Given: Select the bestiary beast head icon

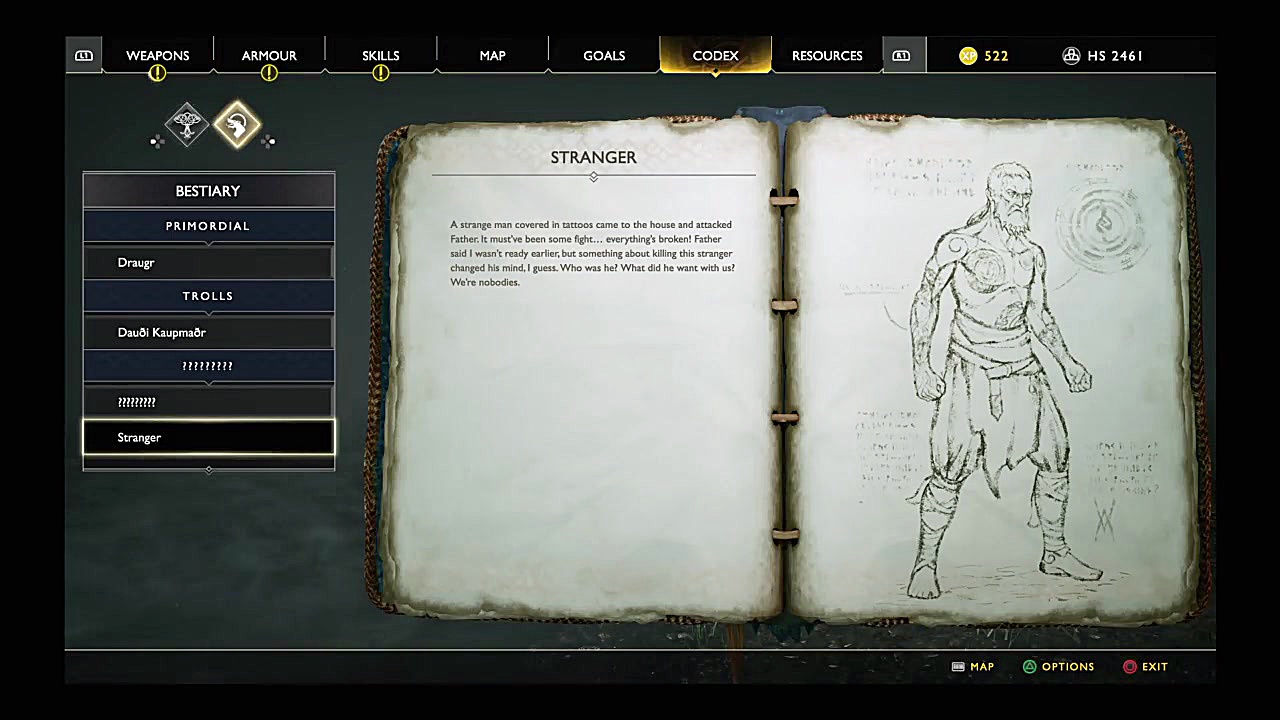Looking at the screenshot, I should (237, 125).
